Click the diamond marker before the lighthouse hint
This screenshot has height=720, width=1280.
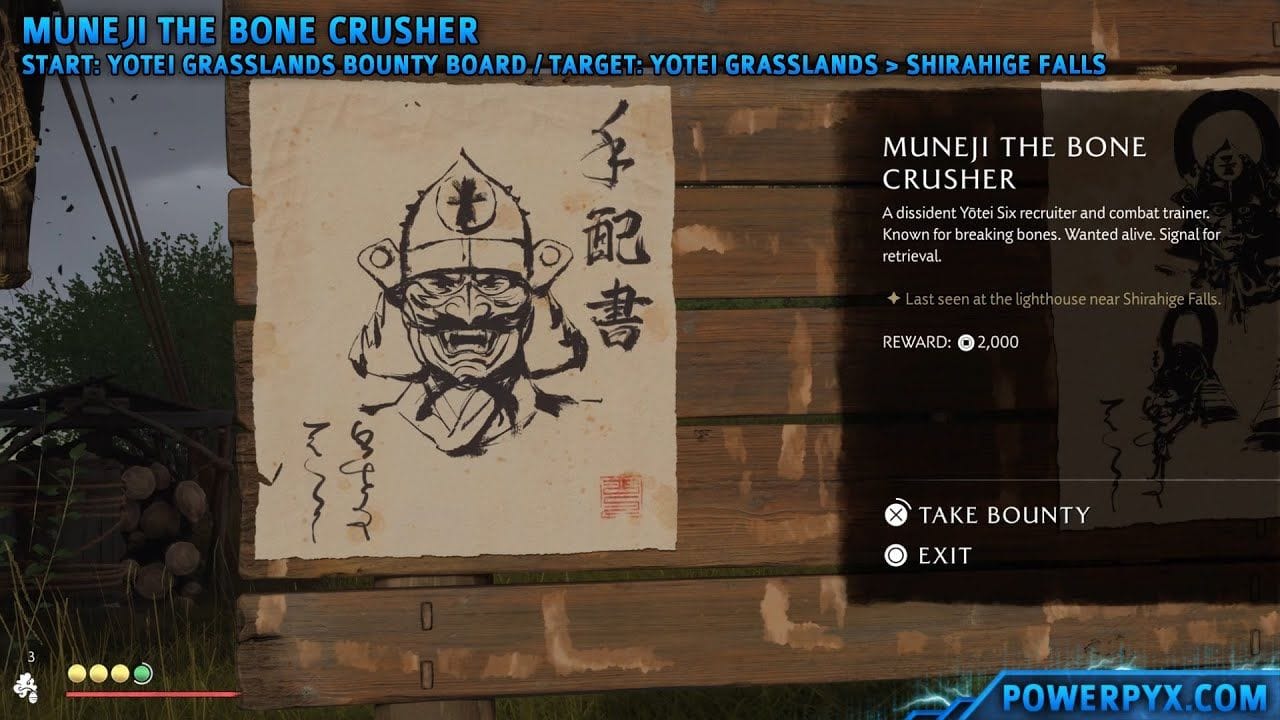point(892,298)
